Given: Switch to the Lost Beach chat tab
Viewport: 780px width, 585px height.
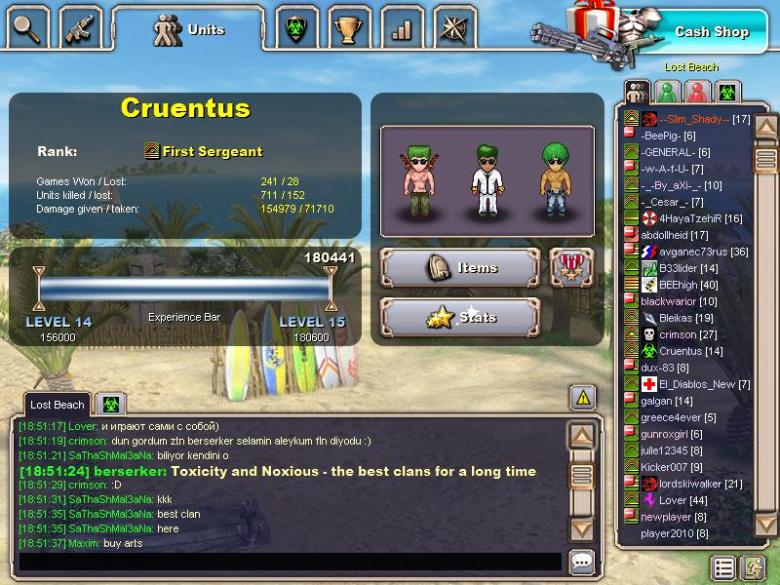Looking at the screenshot, I should [x=56, y=405].
